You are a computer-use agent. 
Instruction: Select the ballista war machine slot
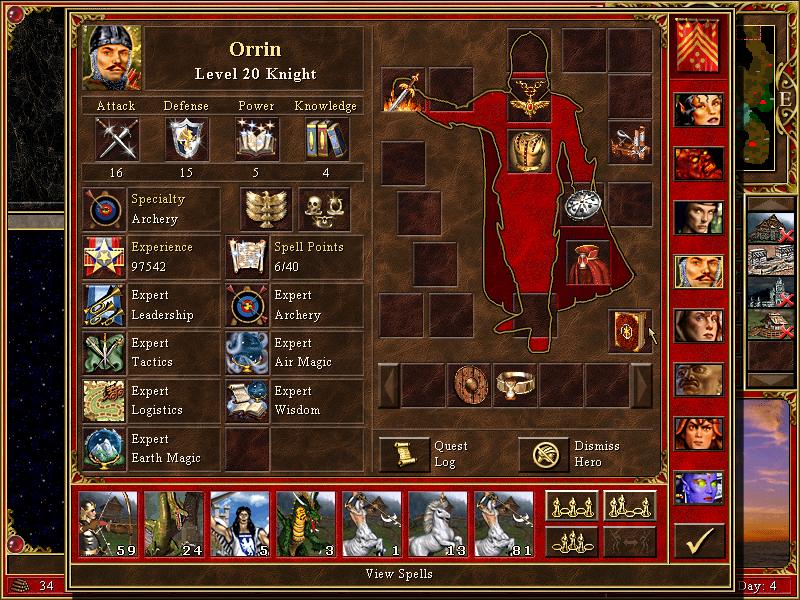tap(631, 144)
